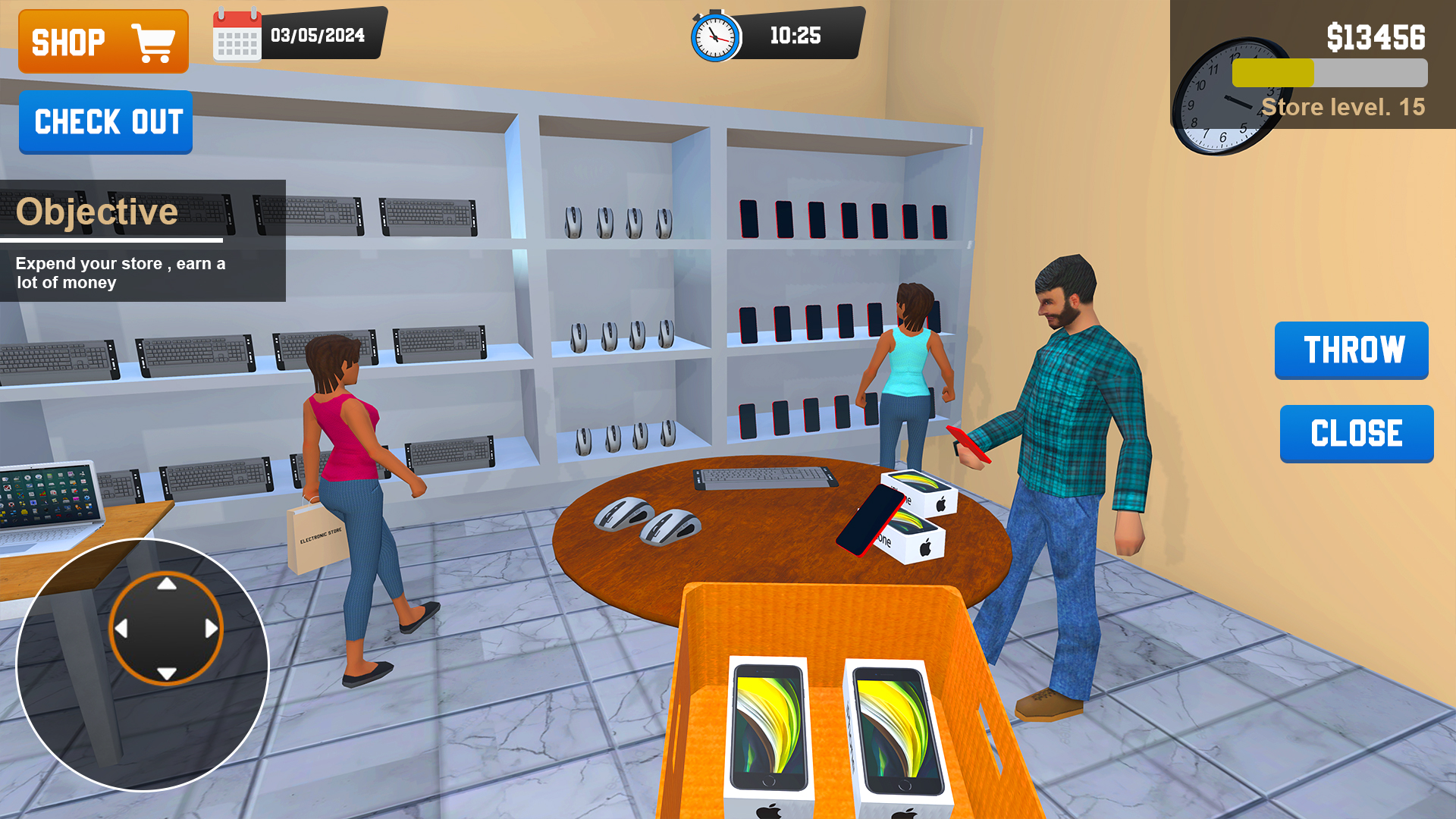Click the stopwatch timer icon
The width and height of the screenshot is (1456, 819).
714,36
